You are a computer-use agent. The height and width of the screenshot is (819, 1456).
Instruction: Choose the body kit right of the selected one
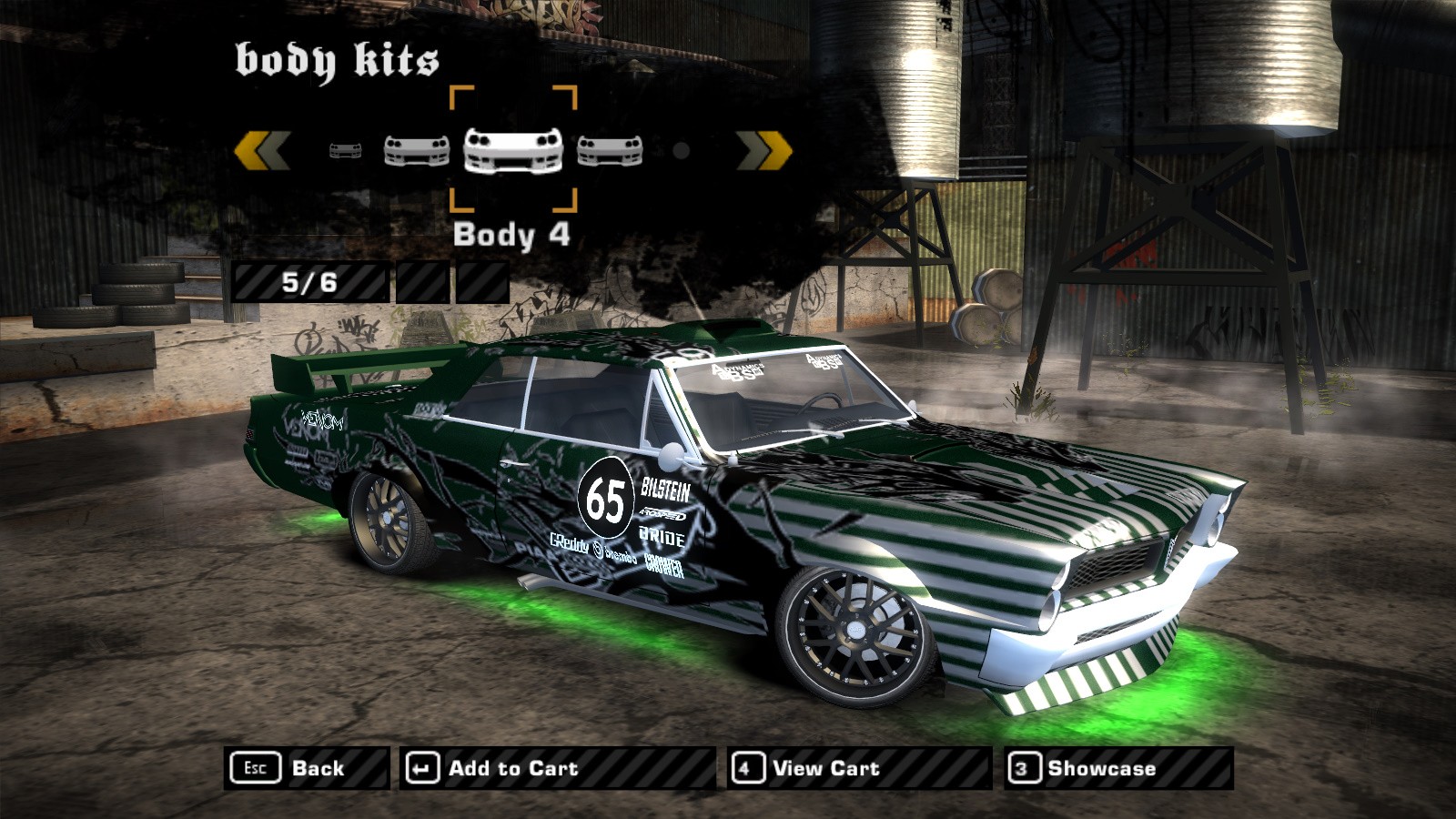(x=610, y=150)
